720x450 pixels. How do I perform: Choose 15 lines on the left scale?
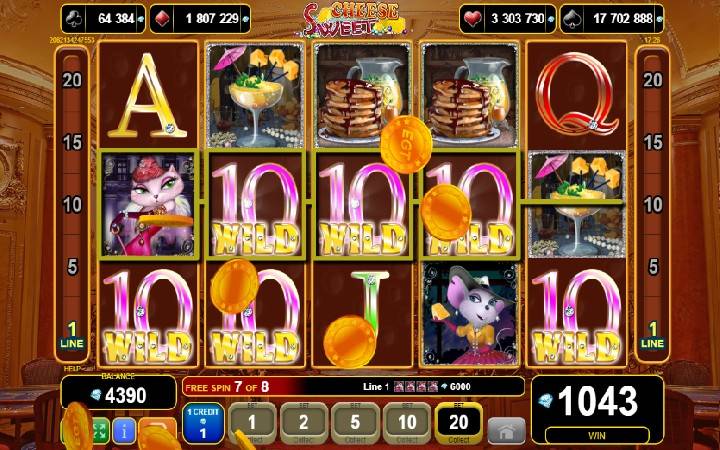point(71,142)
